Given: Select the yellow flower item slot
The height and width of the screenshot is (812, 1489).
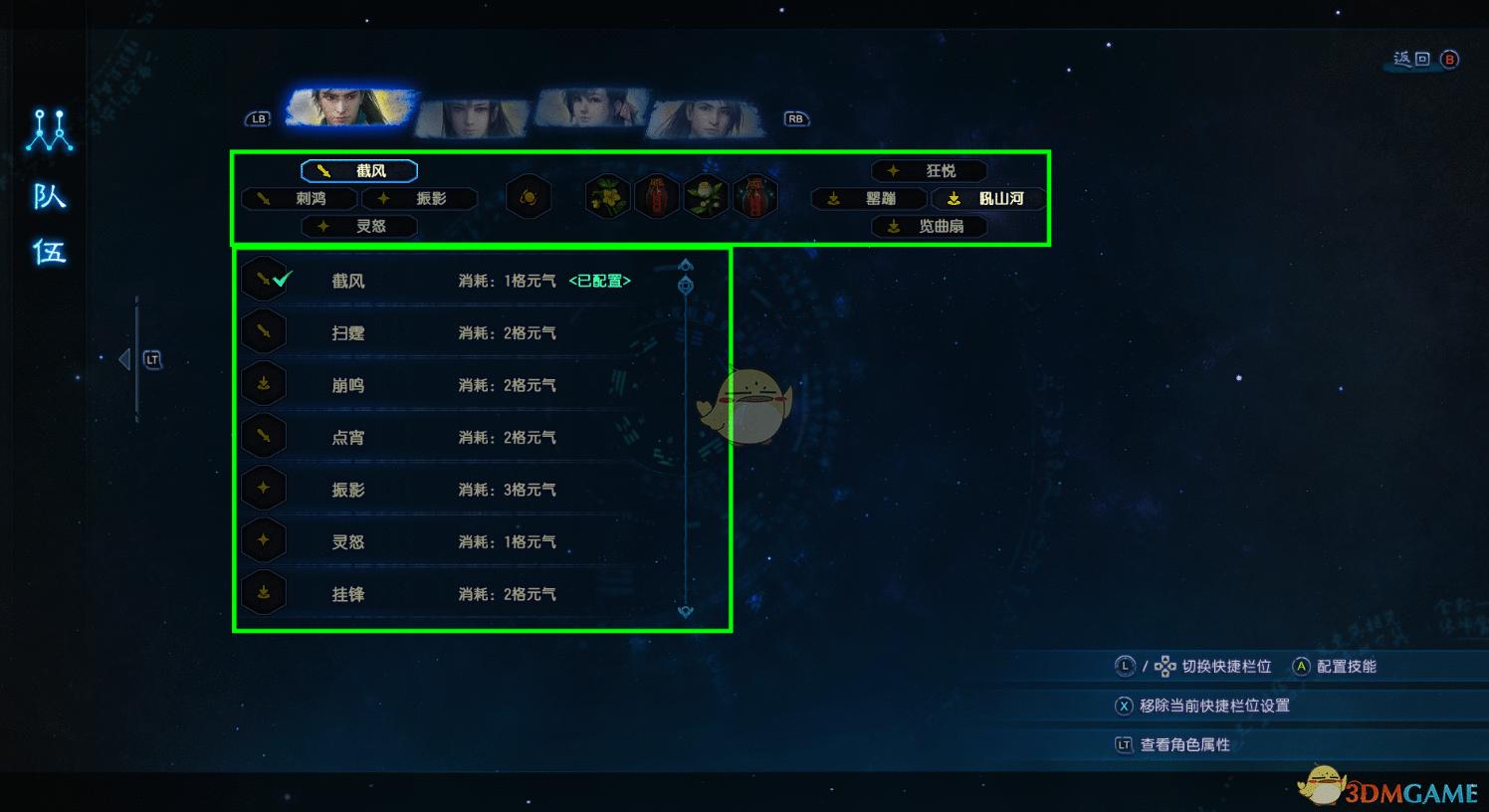Looking at the screenshot, I should [x=607, y=196].
